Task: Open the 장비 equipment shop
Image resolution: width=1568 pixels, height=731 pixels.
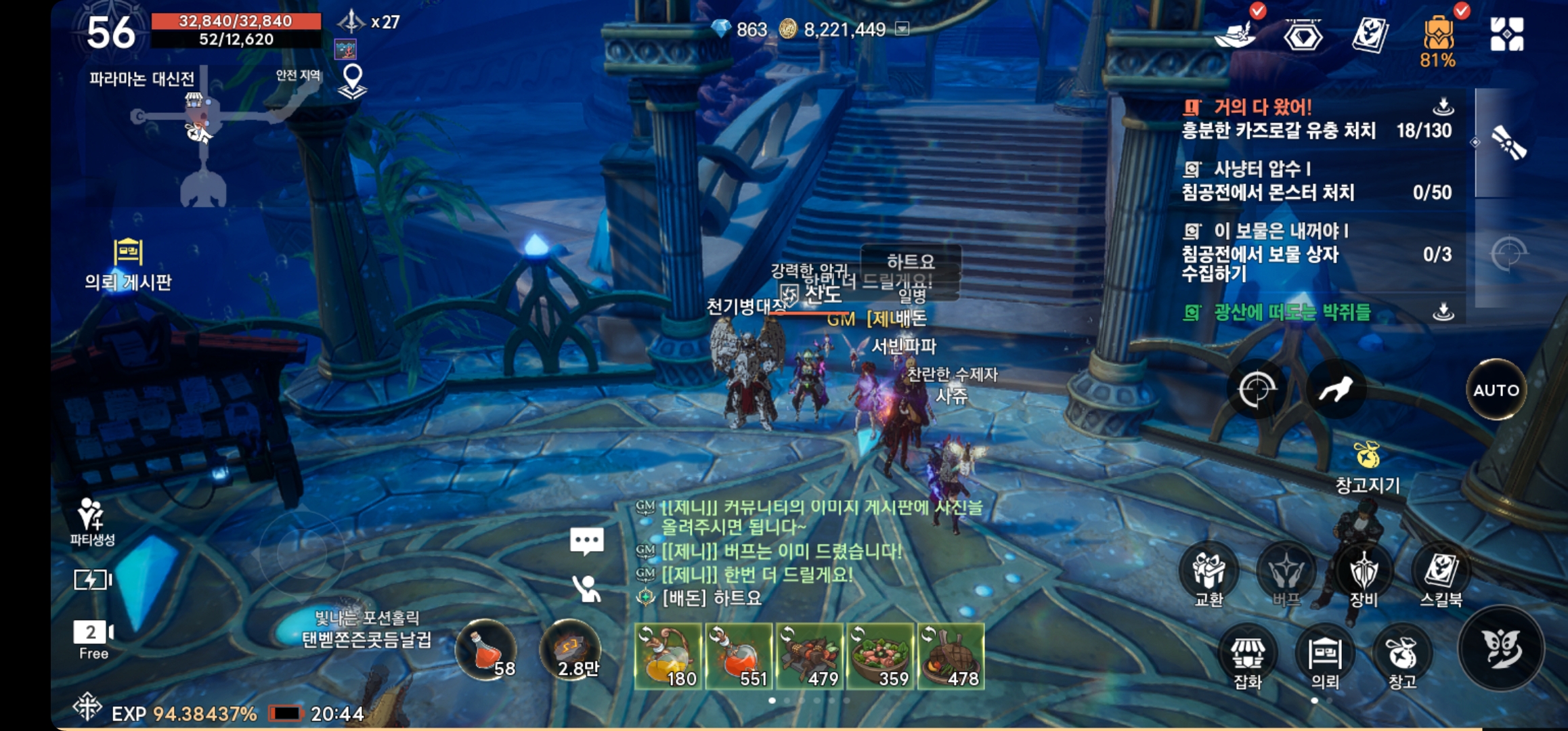Action: tap(1363, 572)
